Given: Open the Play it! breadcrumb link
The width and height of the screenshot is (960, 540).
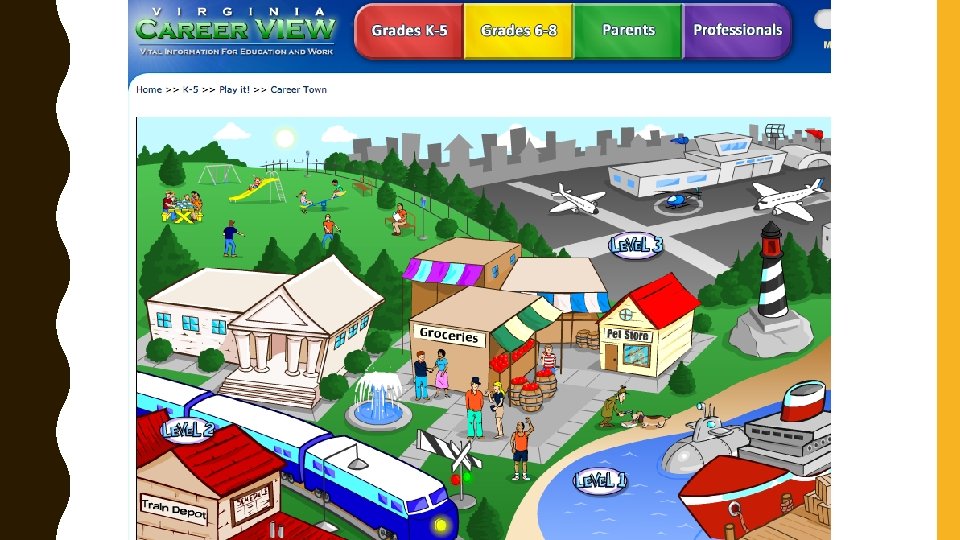Looking at the screenshot, I should coord(234,90).
